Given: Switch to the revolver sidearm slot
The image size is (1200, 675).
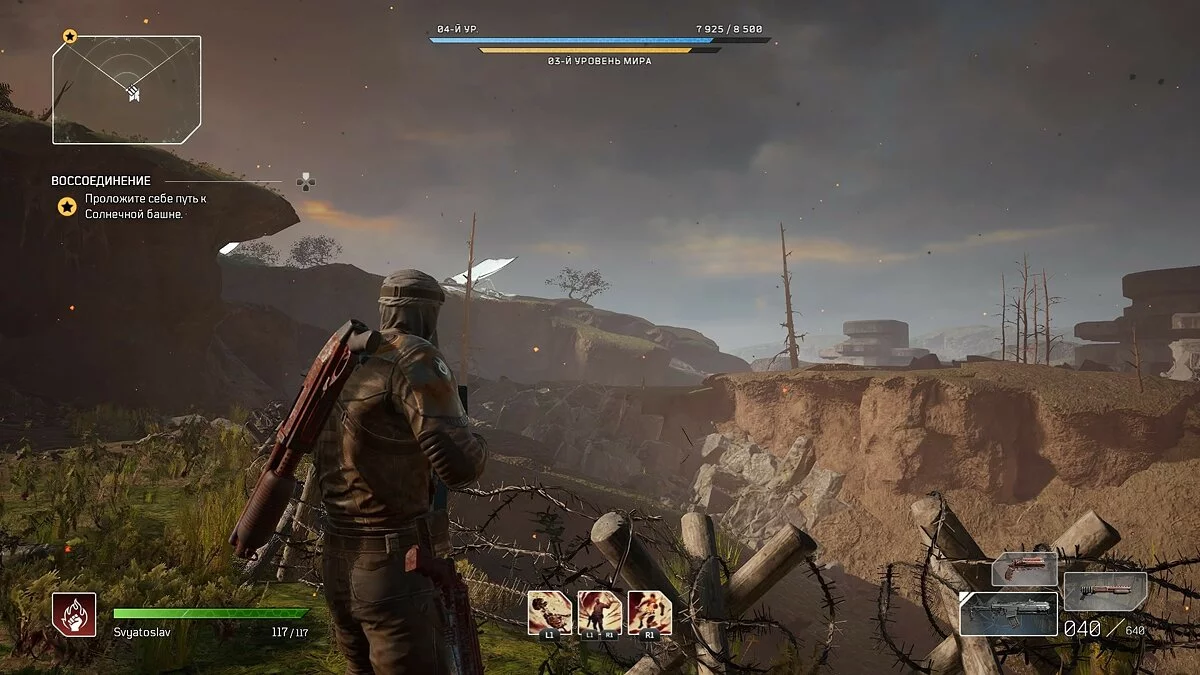Looking at the screenshot, I should tap(1024, 569).
